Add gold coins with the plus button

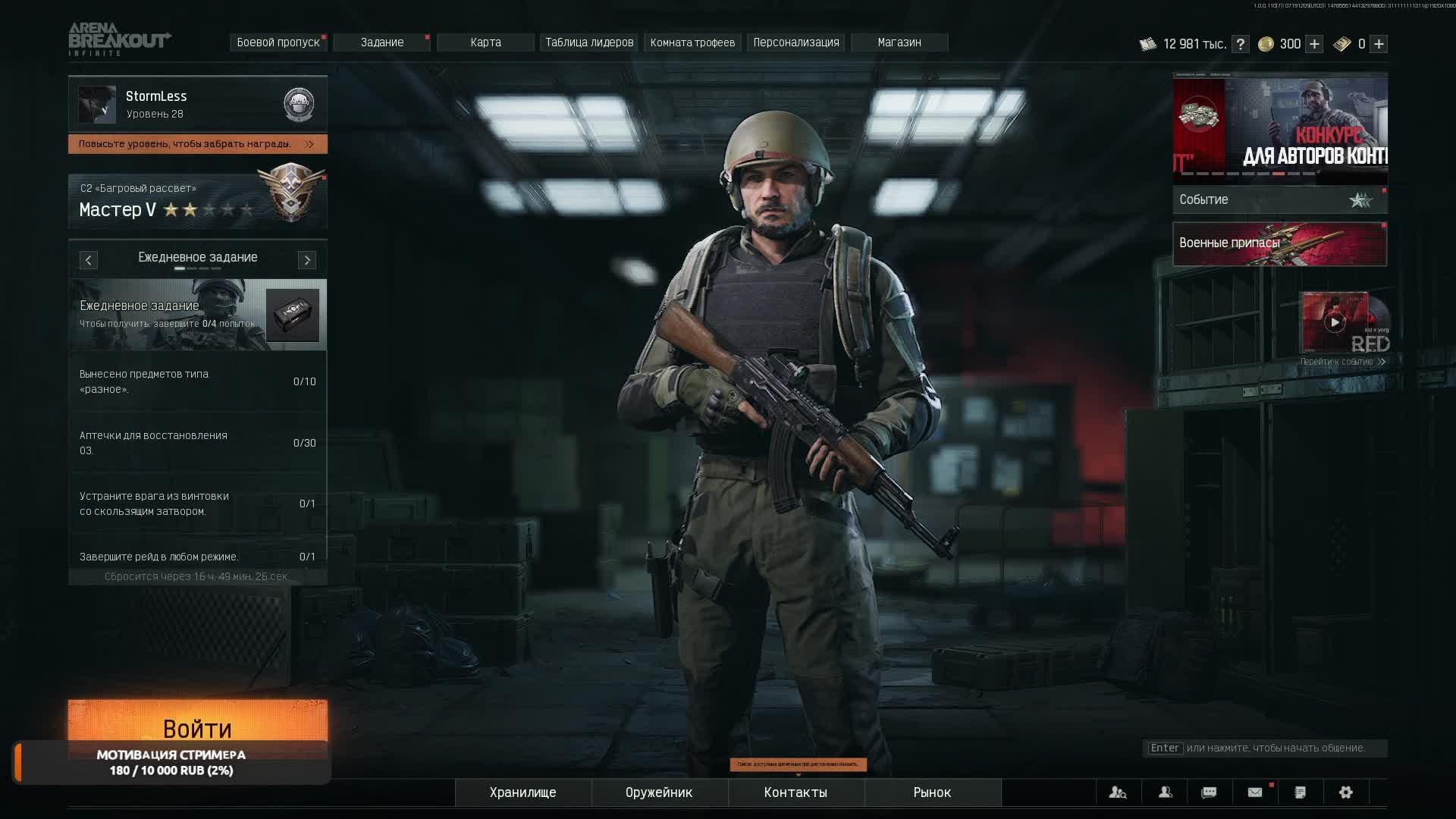pos(1314,44)
